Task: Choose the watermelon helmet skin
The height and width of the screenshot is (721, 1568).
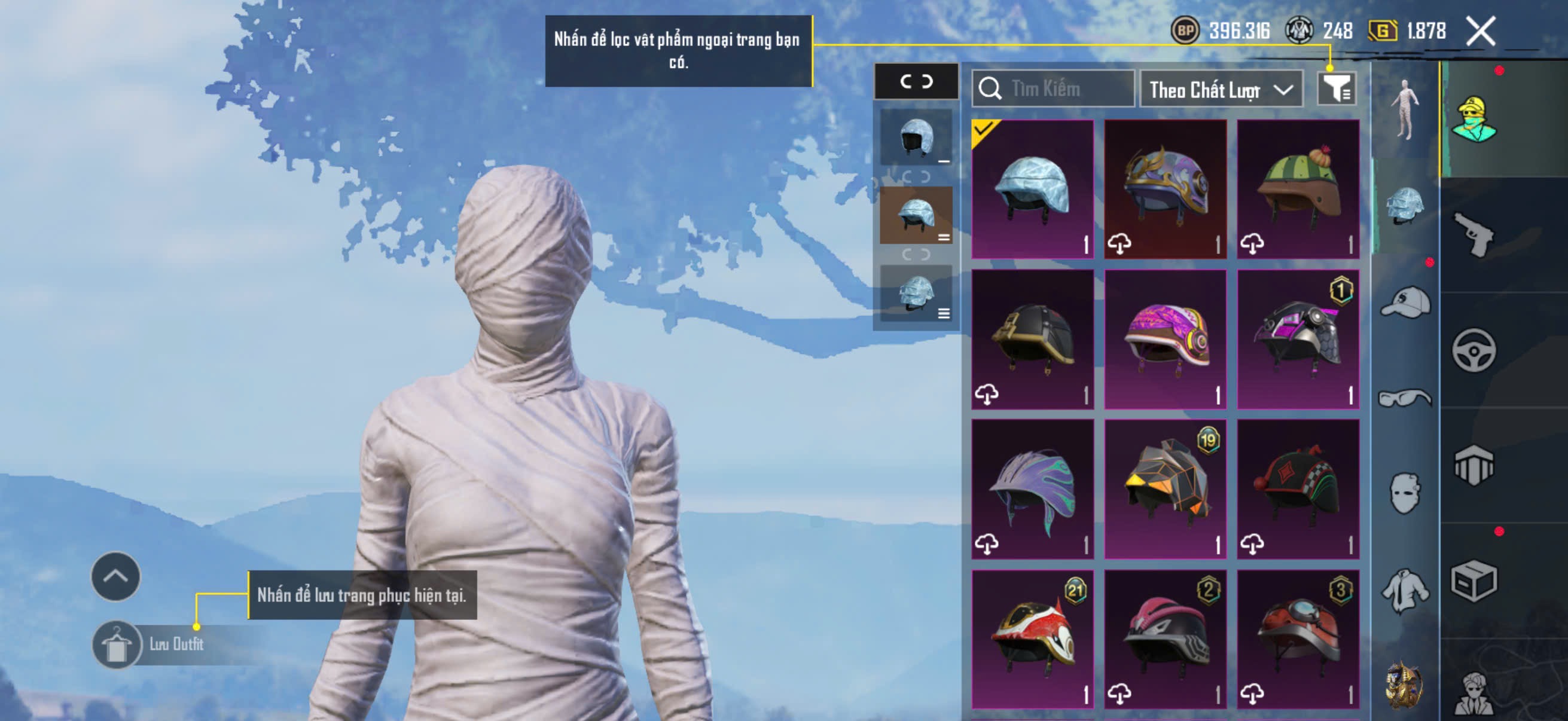Action: point(1298,188)
